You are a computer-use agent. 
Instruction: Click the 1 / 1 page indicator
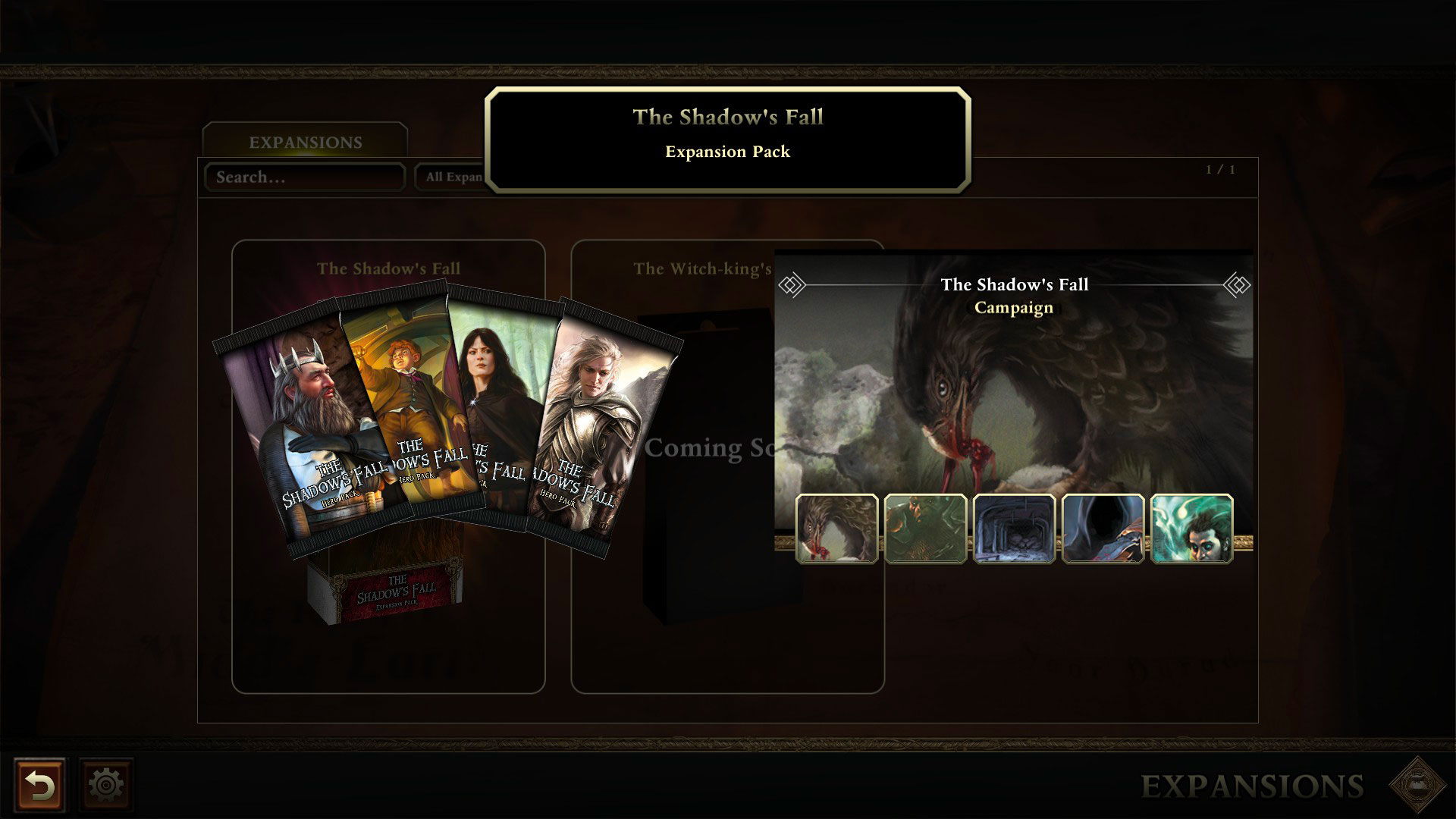pos(1221,170)
